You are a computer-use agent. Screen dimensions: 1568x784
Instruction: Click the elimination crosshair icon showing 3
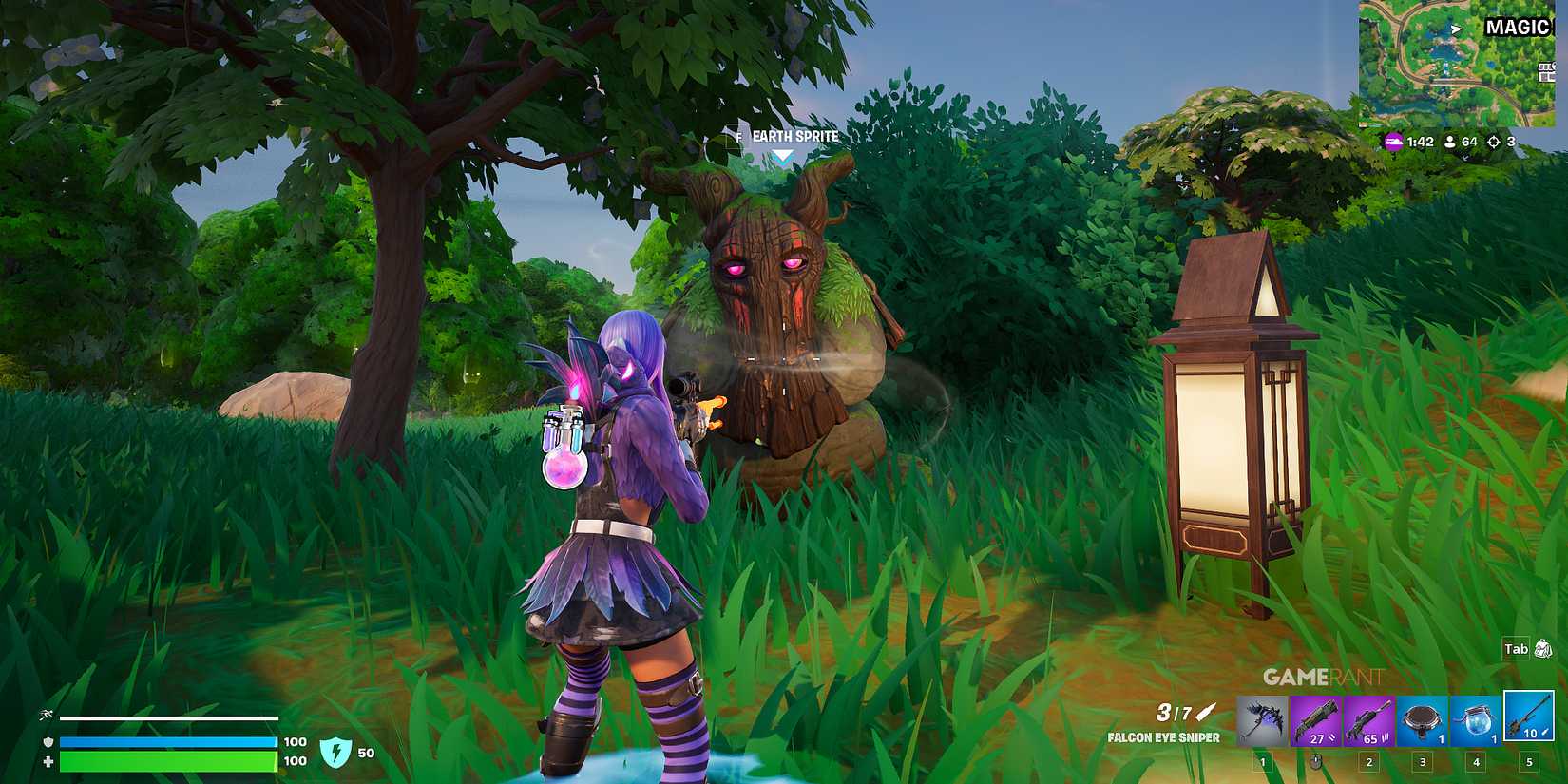[1494, 142]
